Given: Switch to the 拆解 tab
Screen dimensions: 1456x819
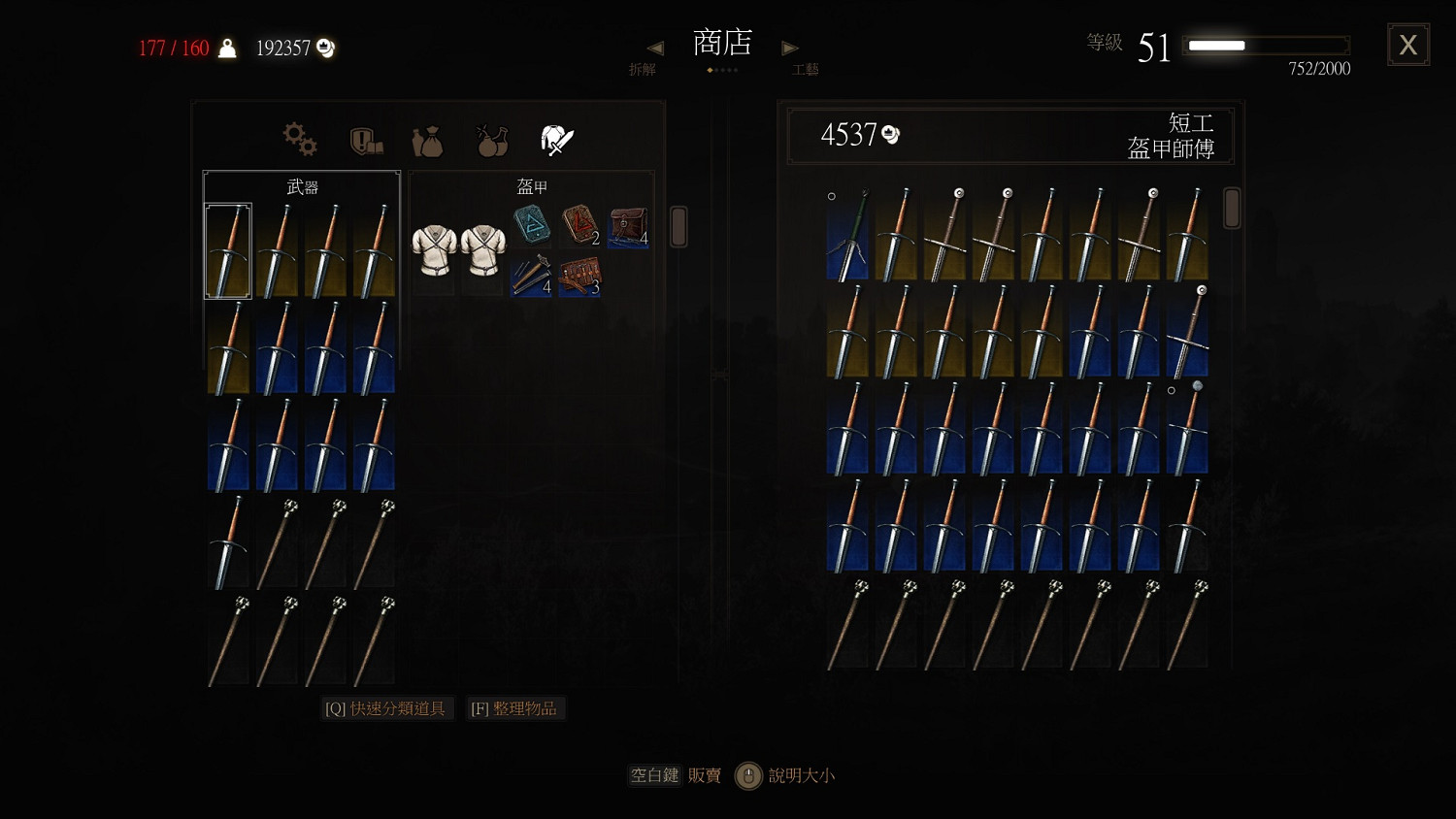Looking at the screenshot, I should [x=643, y=69].
